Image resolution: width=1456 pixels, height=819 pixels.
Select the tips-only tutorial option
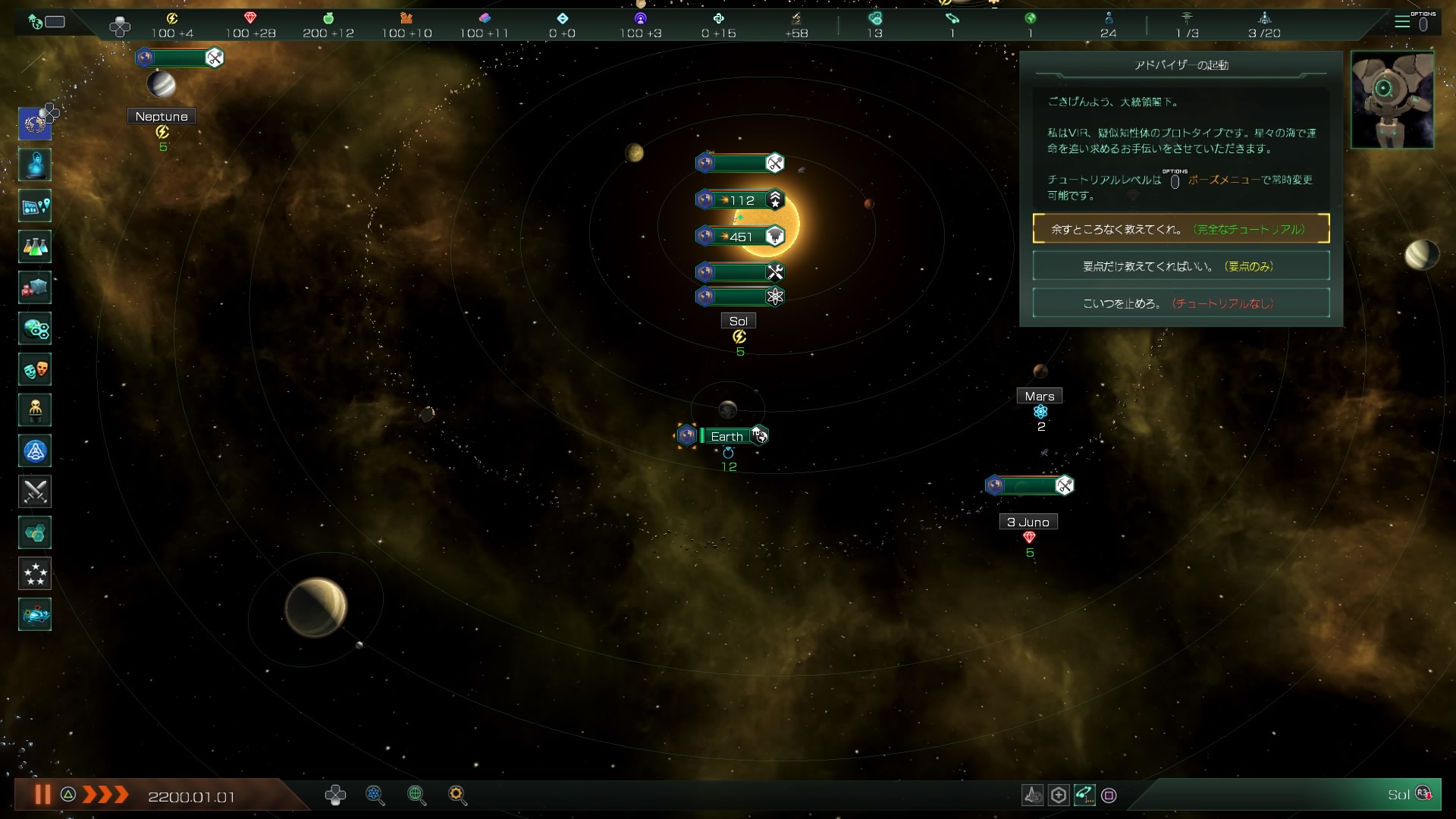(1181, 266)
